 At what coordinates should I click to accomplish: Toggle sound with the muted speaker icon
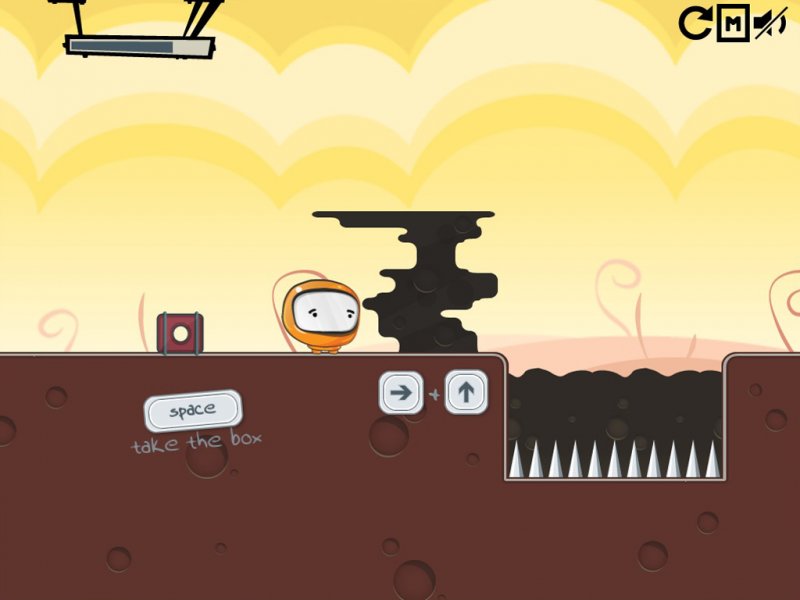click(x=769, y=22)
